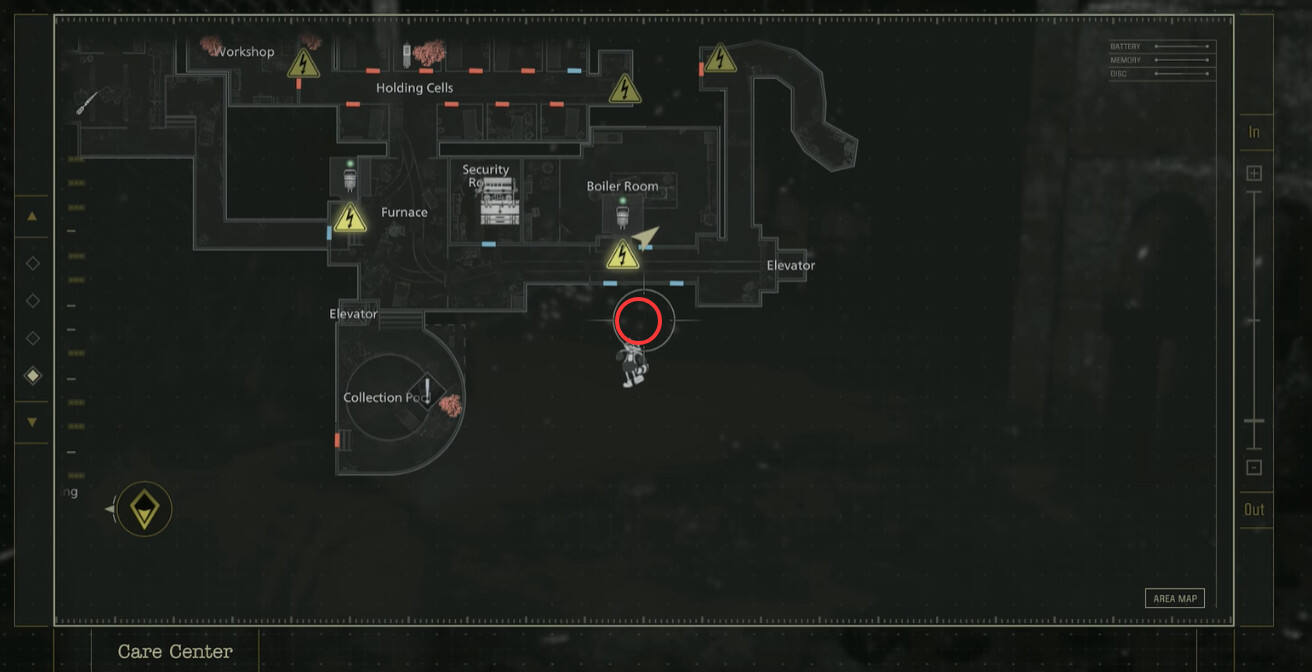The image size is (1312, 672).
Task: Select the Collection Pool exclamation marker
Action: 427,391
